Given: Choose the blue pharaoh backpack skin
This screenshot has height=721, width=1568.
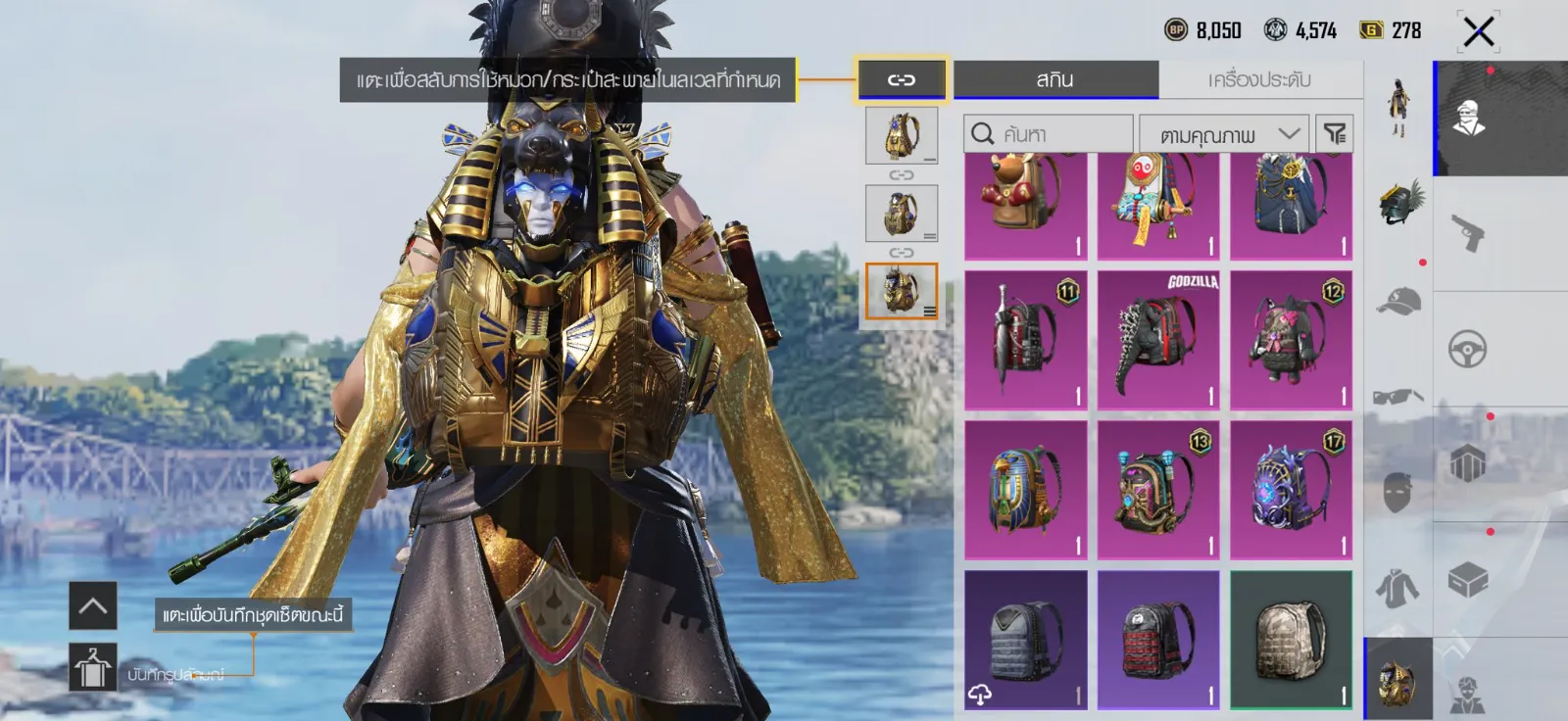Looking at the screenshot, I should click(1025, 490).
